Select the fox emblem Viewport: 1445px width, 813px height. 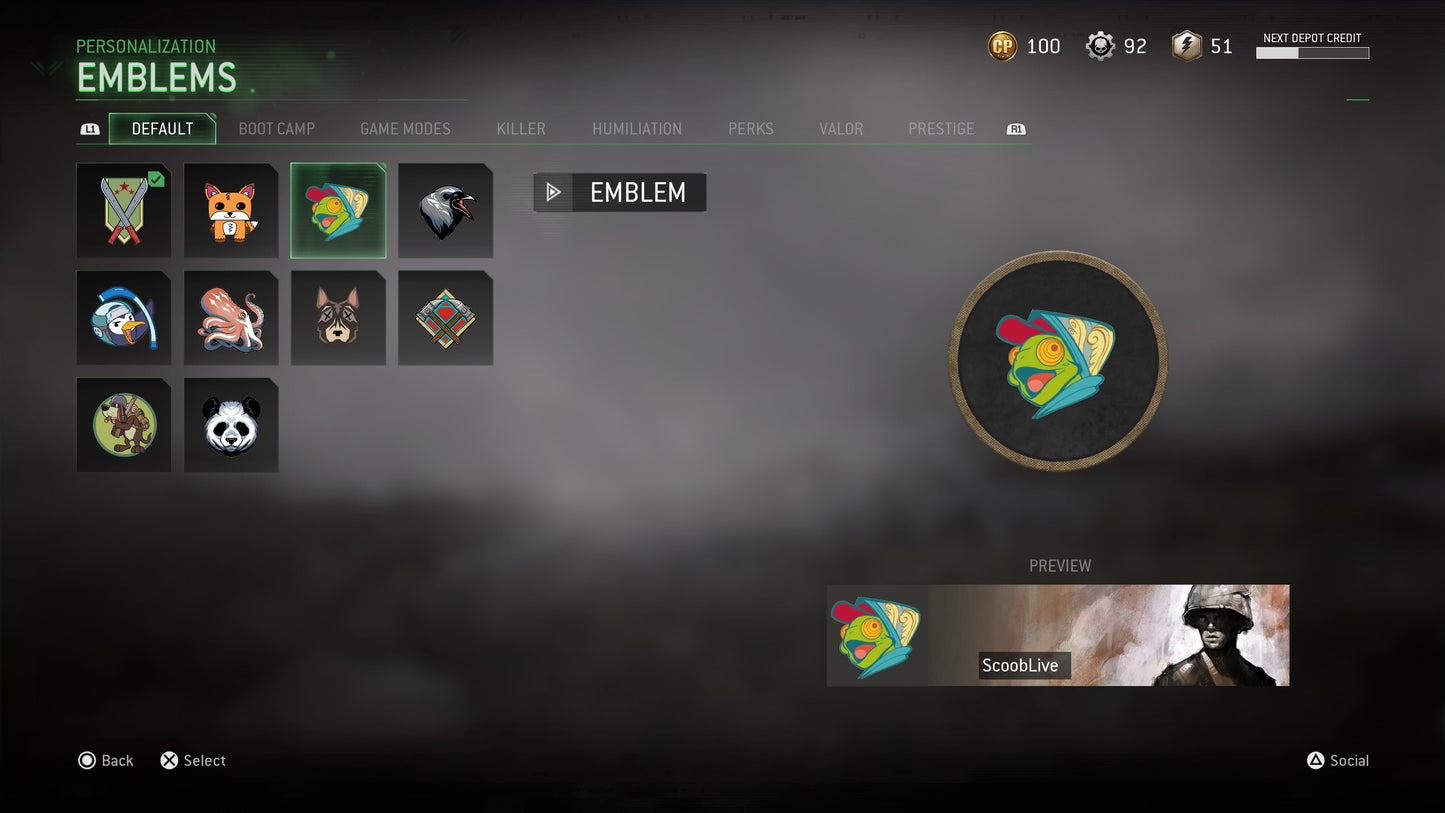tap(231, 210)
